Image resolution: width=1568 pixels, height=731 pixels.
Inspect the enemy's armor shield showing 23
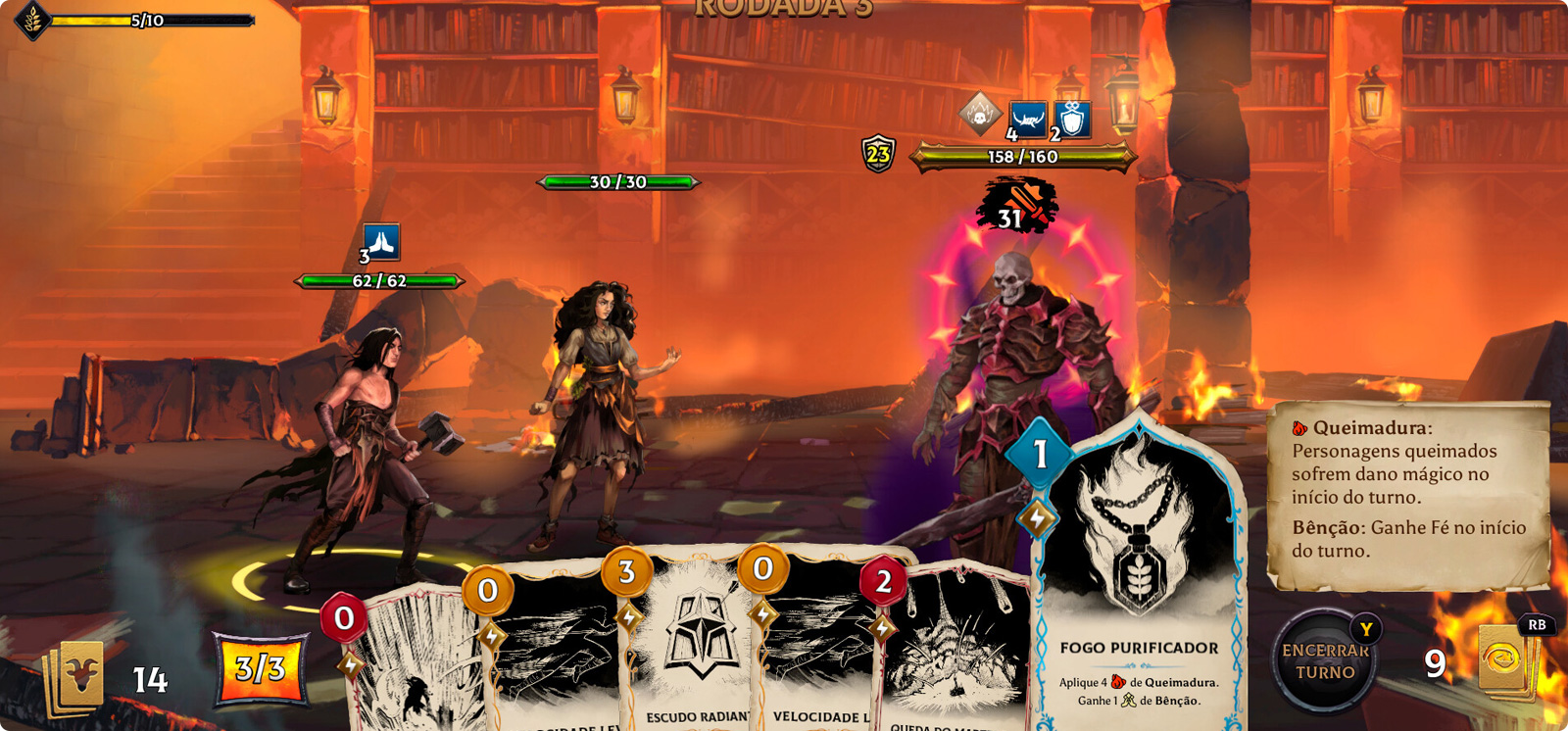point(878,154)
